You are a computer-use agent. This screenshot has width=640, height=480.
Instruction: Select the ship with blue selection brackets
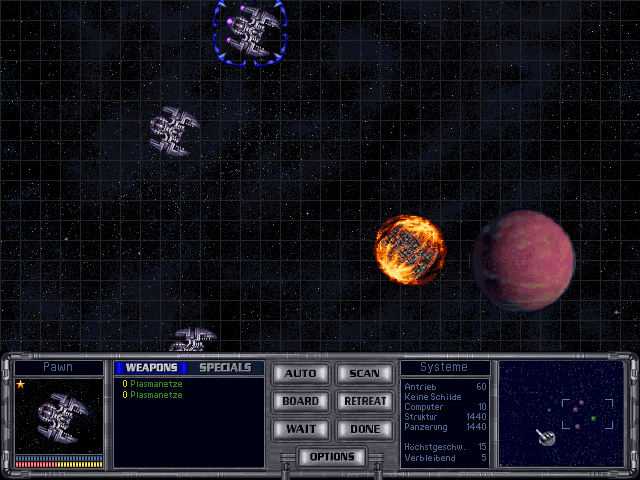tap(248, 29)
